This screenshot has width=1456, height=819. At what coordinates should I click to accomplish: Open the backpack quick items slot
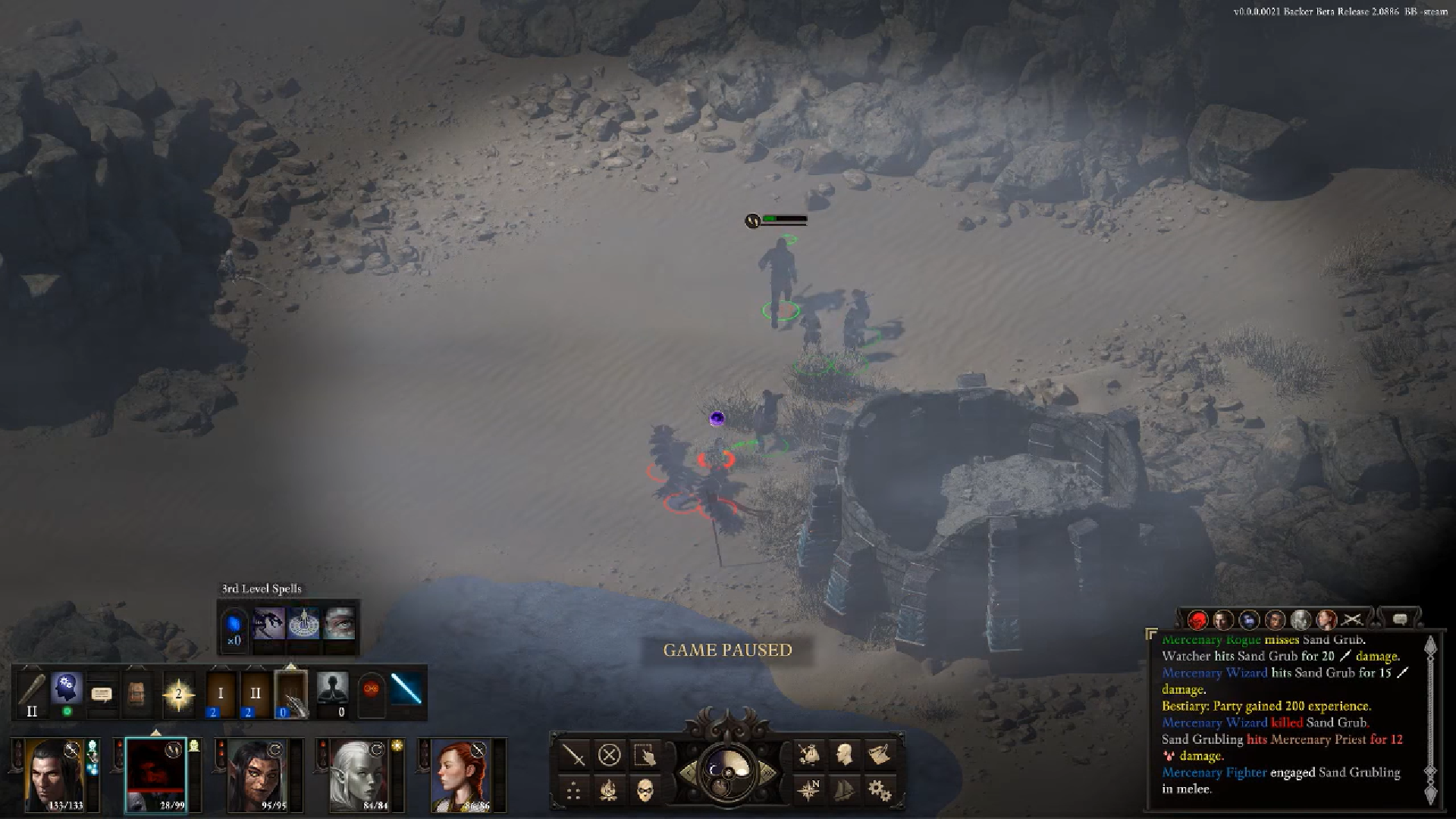[136, 693]
